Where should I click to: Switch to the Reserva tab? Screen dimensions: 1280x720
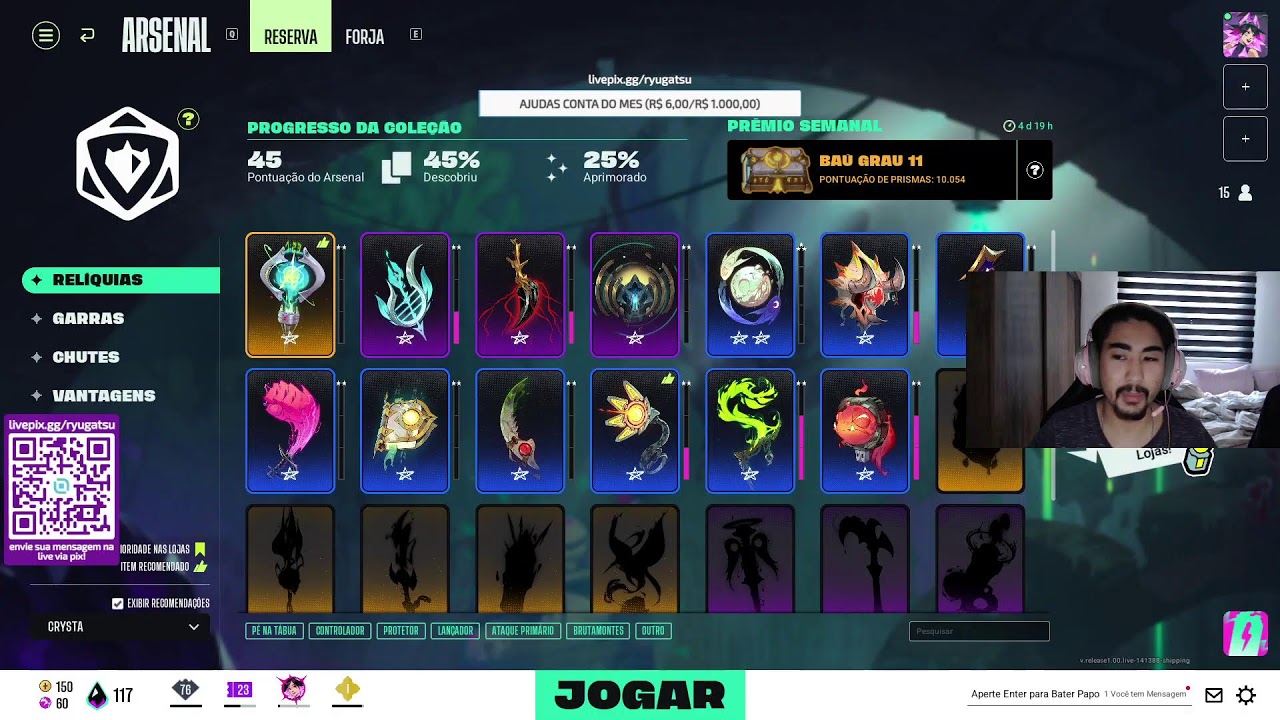point(290,37)
